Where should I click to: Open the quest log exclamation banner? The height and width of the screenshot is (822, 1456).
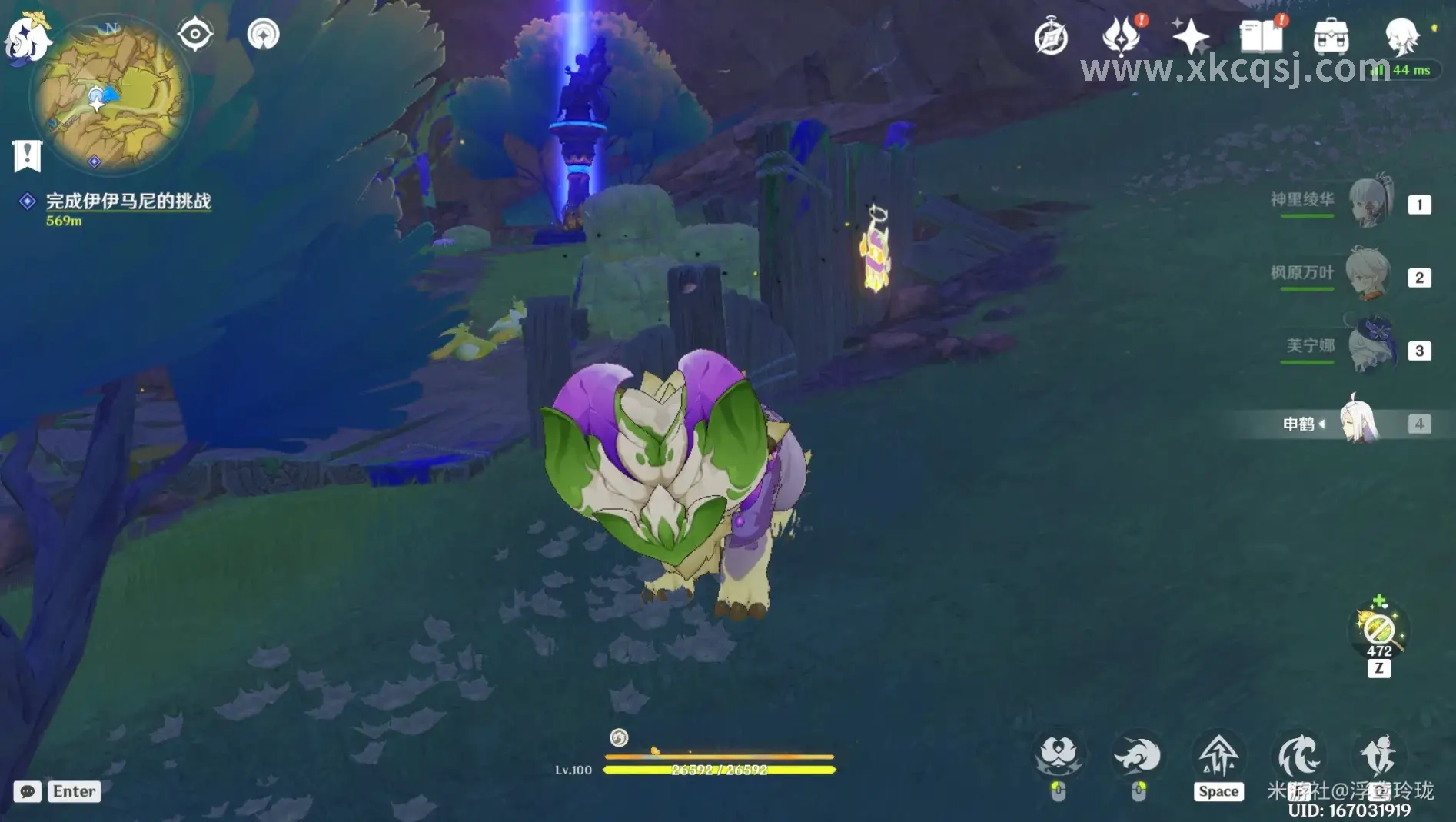(x=27, y=155)
